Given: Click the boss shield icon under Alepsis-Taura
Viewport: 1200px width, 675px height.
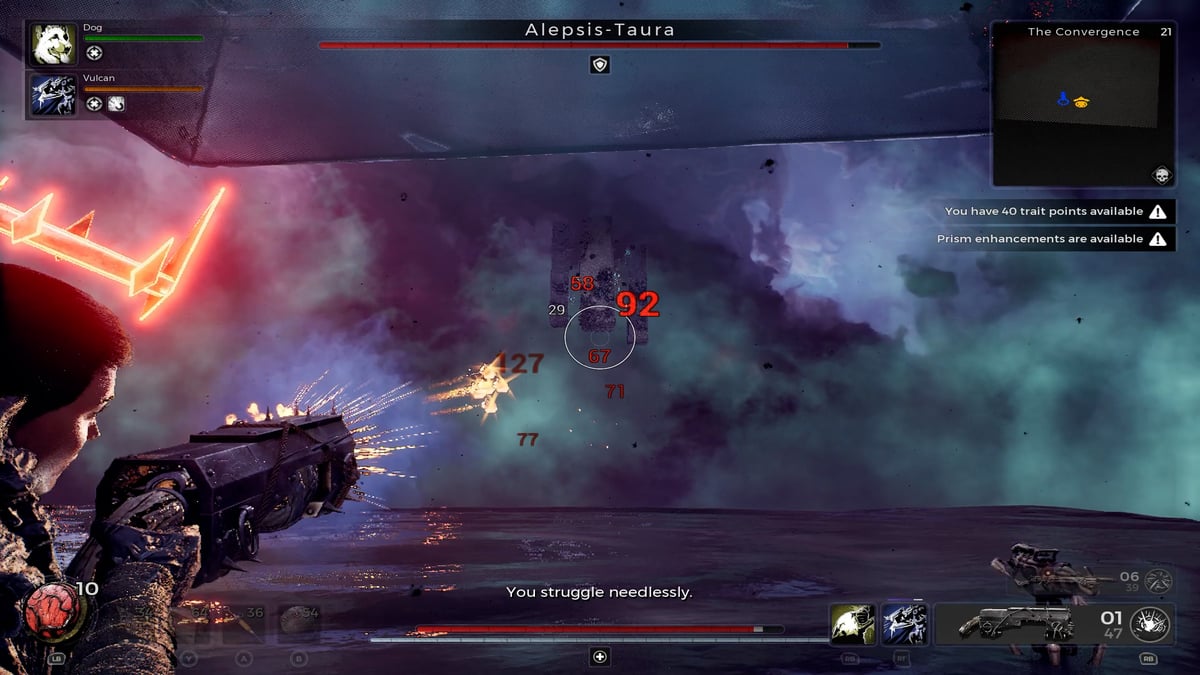Looking at the screenshot, I should click(599, 65).
